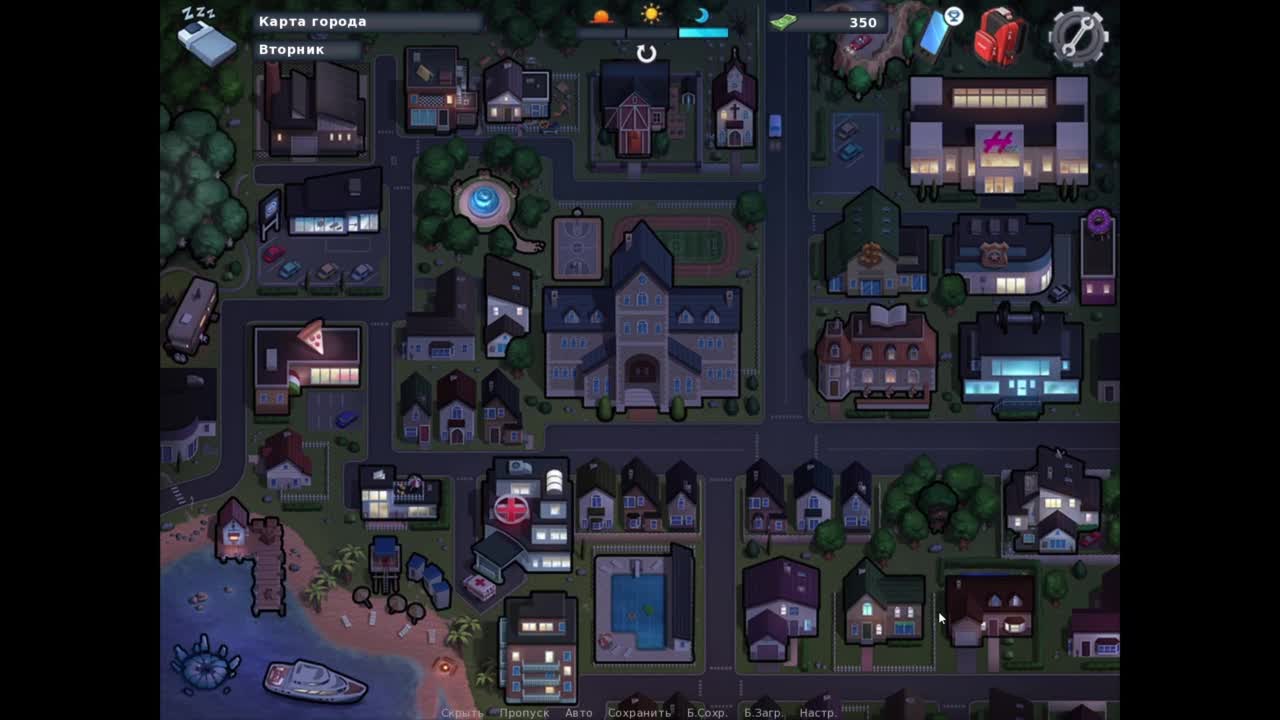Open the 'Сохранить' save menu
The width and height of the screenshot is (1280, 720).
[639, 713]
